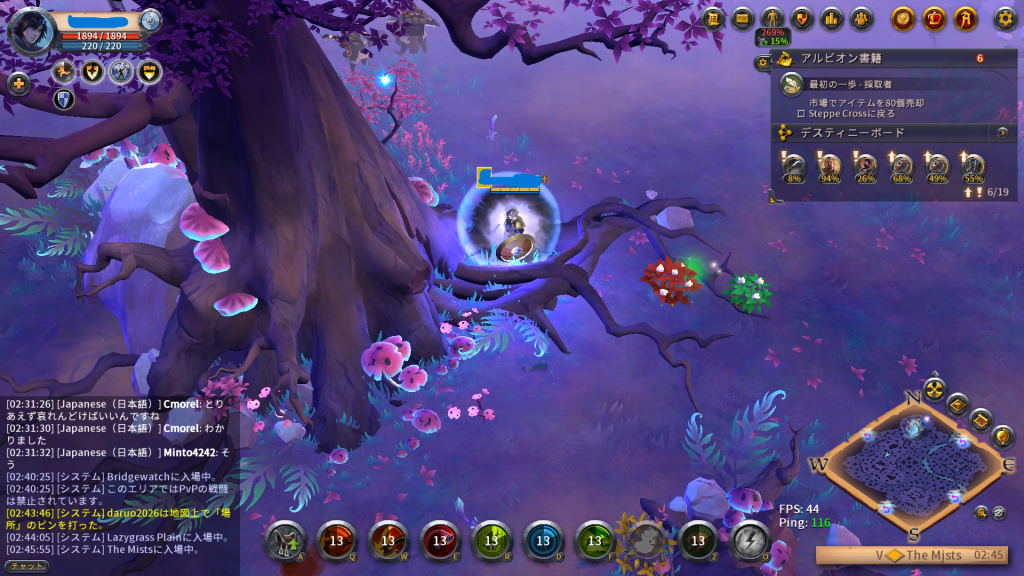
Task: Activate the Q ability slot
Action: click(337, 540)
